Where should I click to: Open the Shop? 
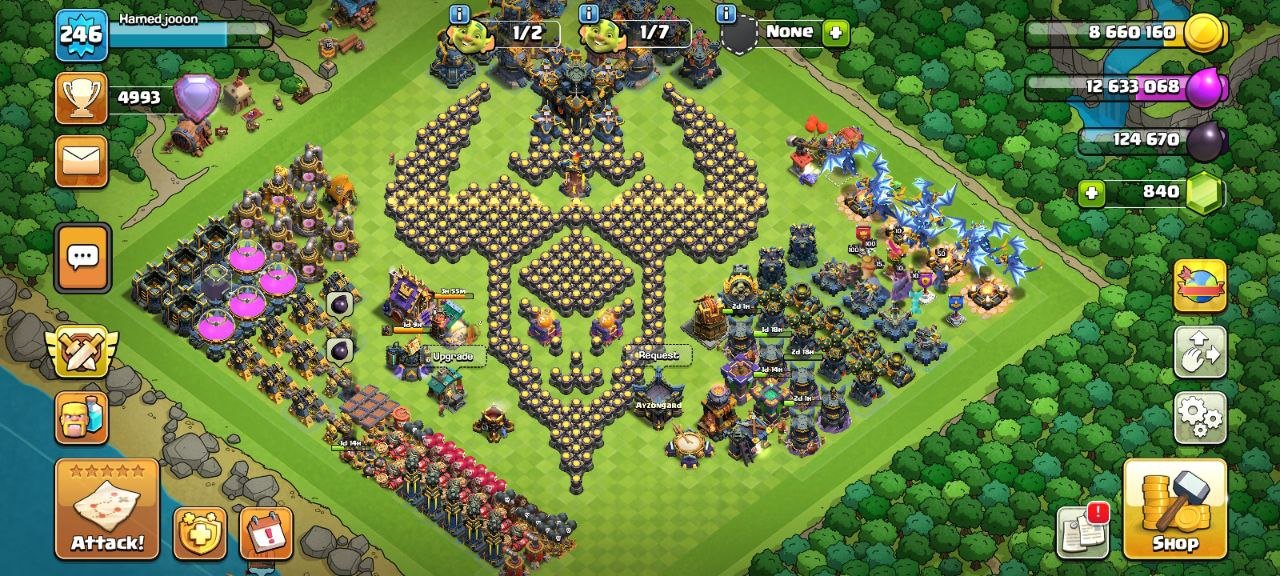pyautogui.click(x=1175, y=508)
